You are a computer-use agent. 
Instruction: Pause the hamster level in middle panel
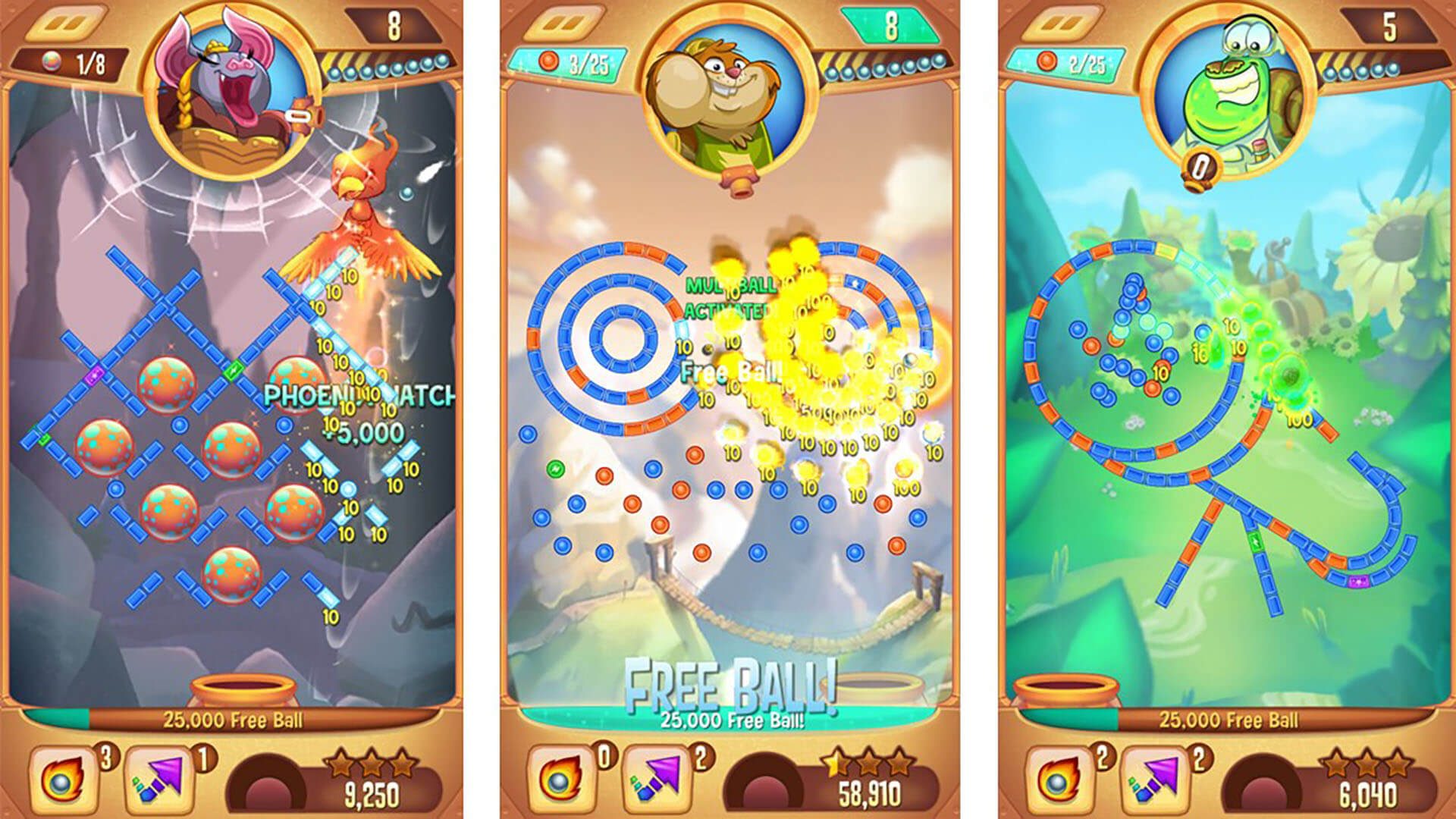pos(565,25)
